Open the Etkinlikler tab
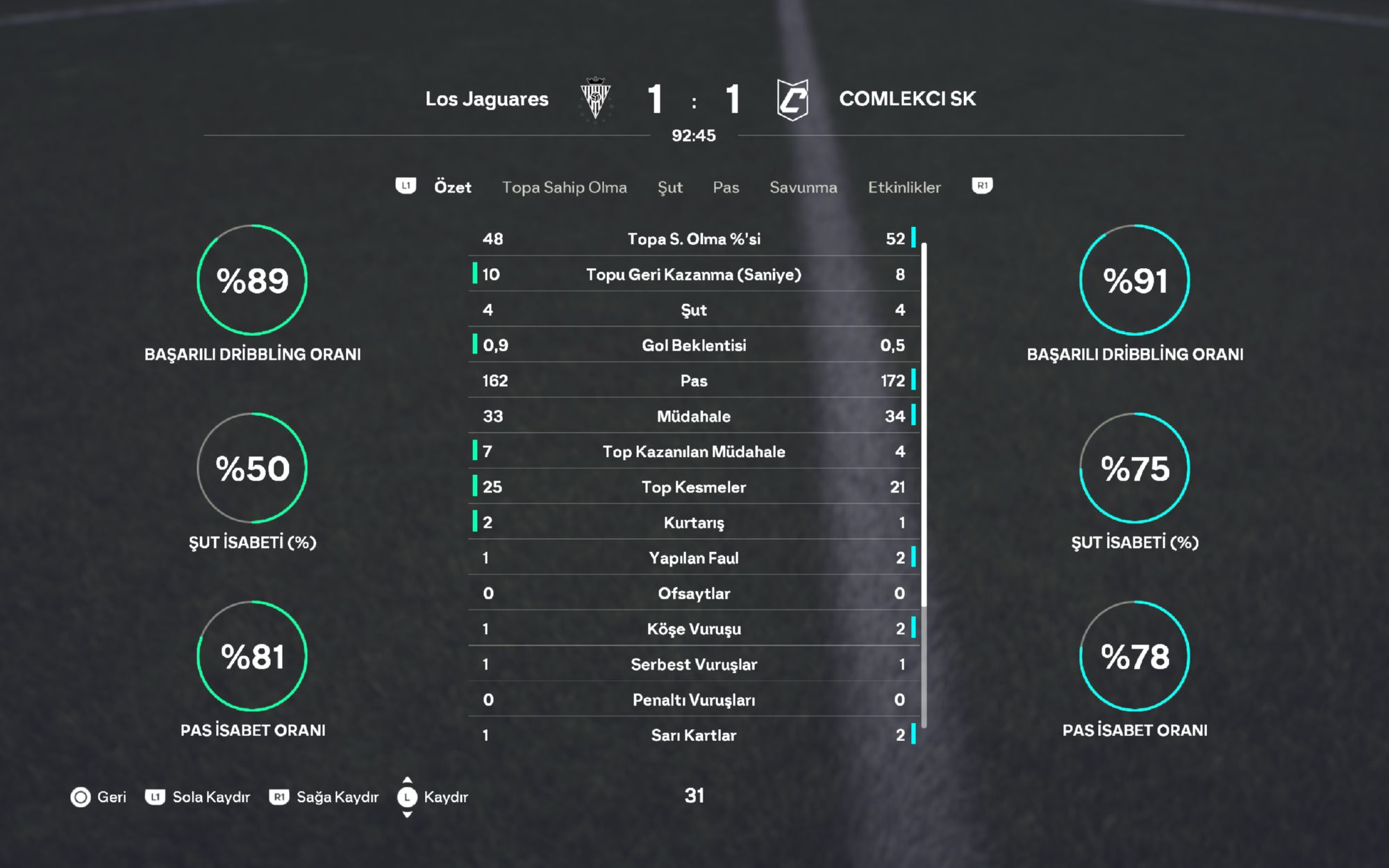Image resolution: width=1389 pixels, height=868 pixels. tap(904, 187)
